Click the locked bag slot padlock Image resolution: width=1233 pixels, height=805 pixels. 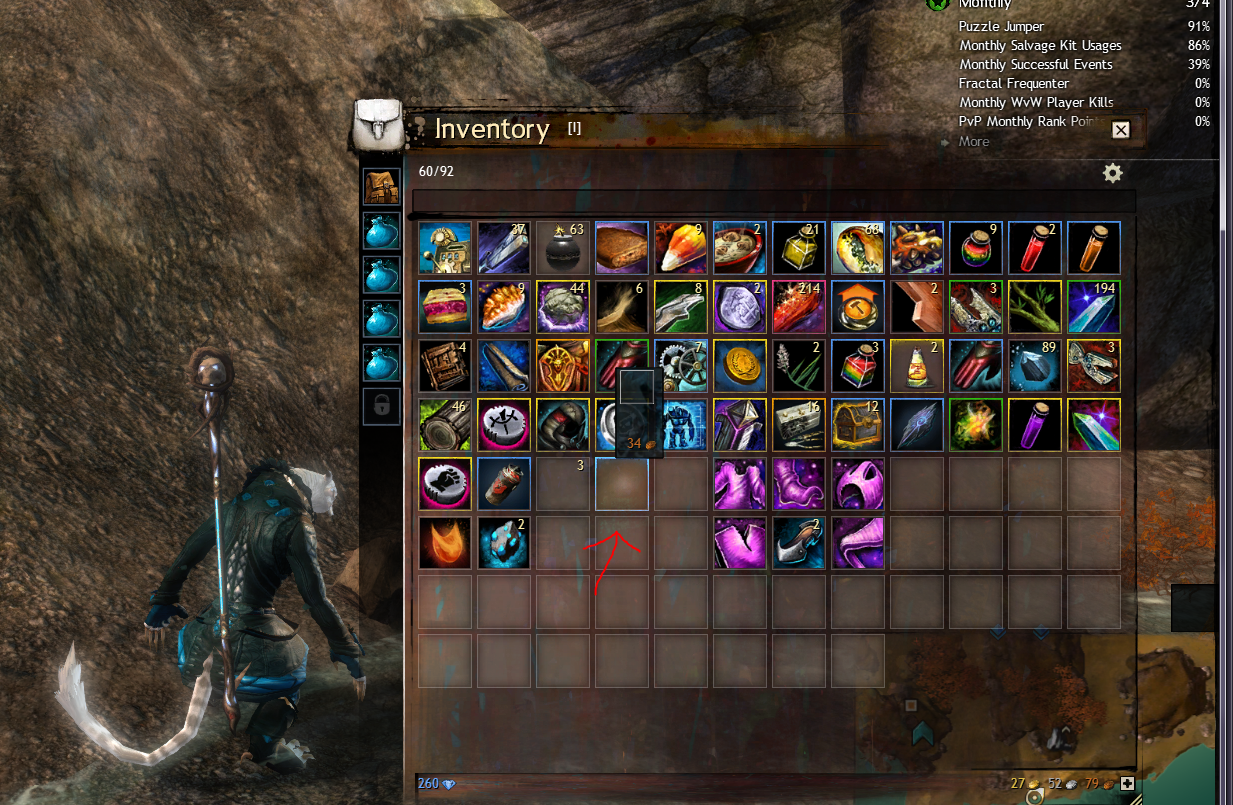pyautogui.click(x=381, y=406)
